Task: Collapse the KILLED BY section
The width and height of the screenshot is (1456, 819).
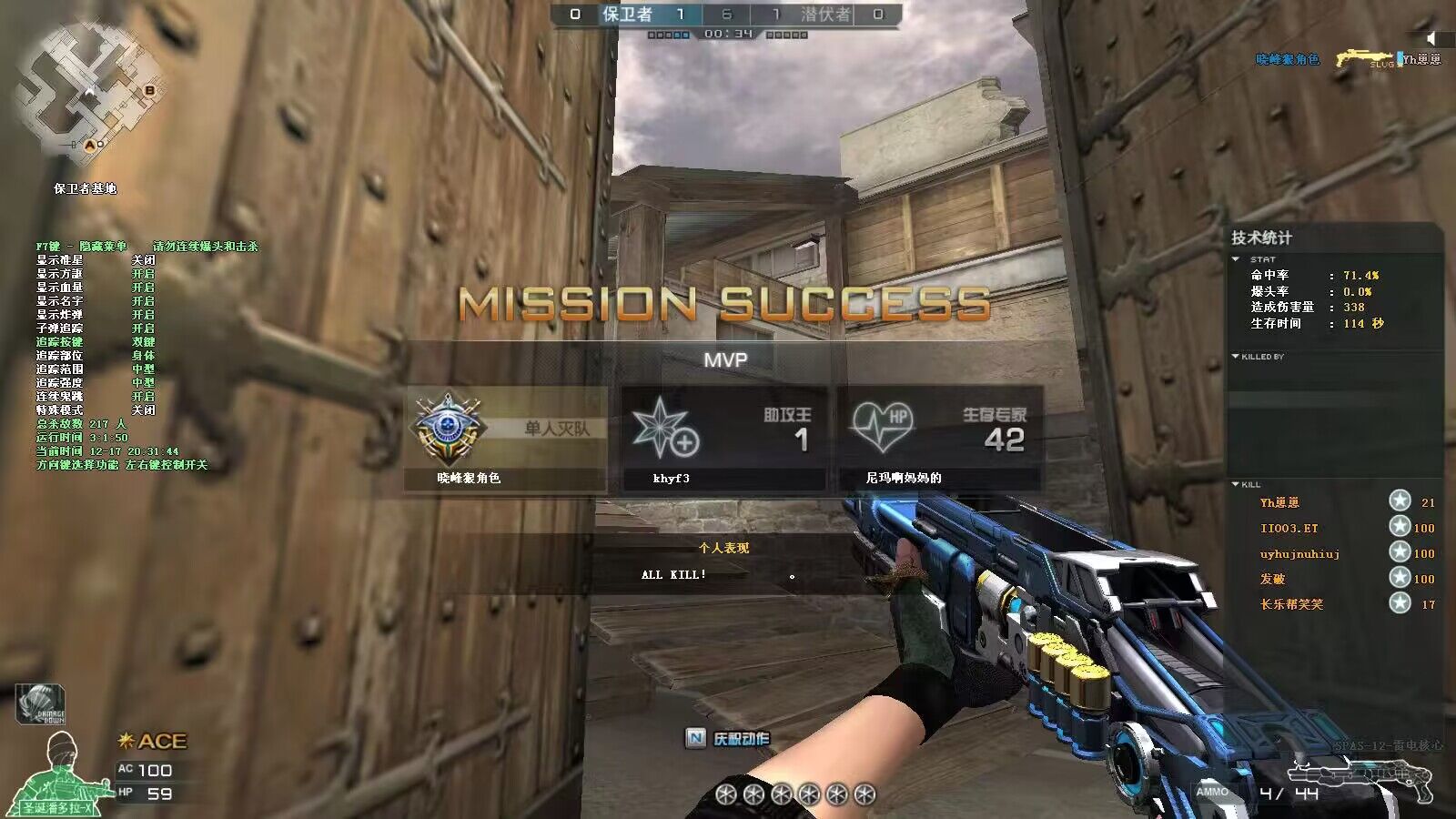Action: 1235,356
